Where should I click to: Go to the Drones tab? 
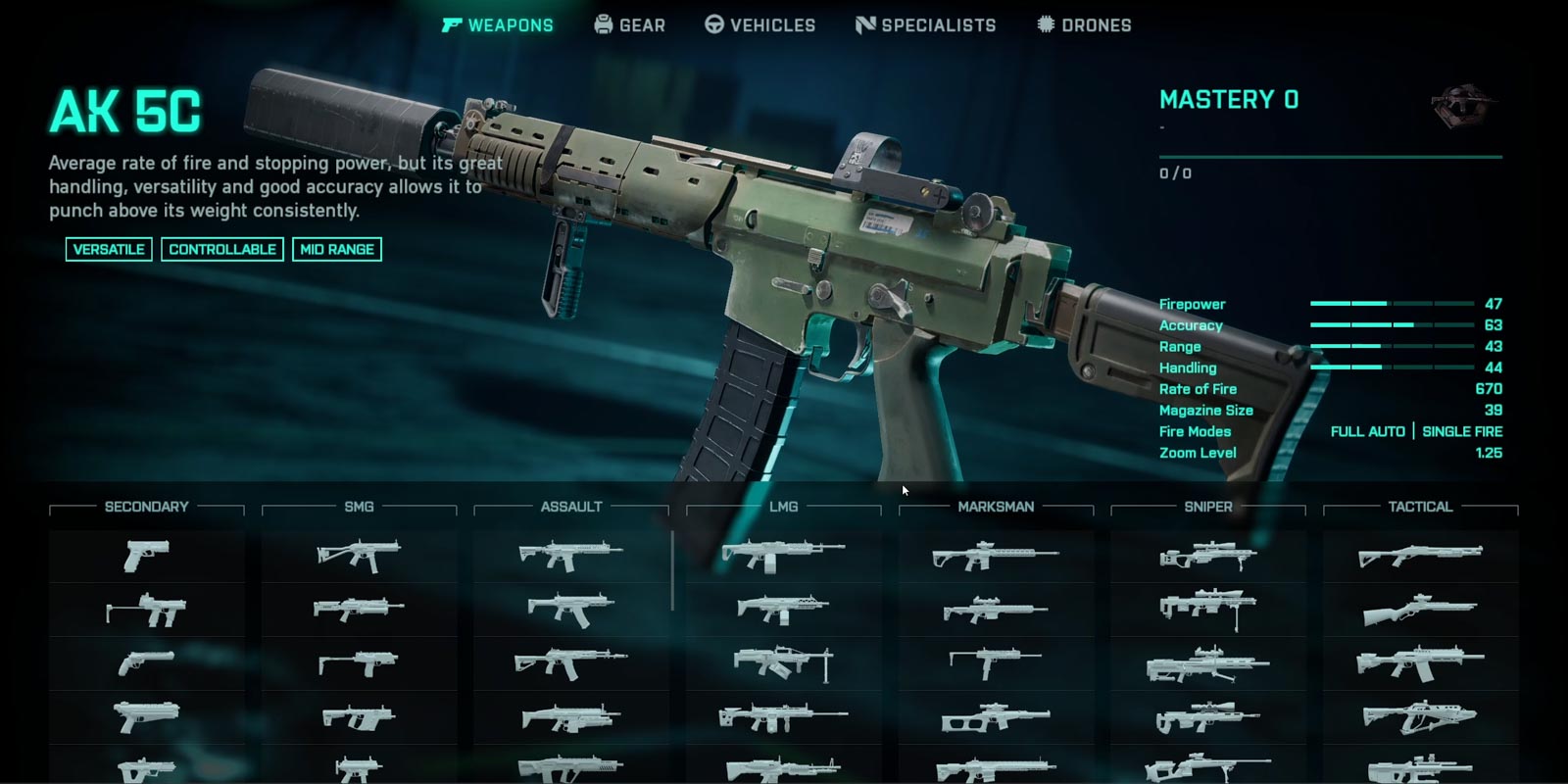pos(1084,25)
